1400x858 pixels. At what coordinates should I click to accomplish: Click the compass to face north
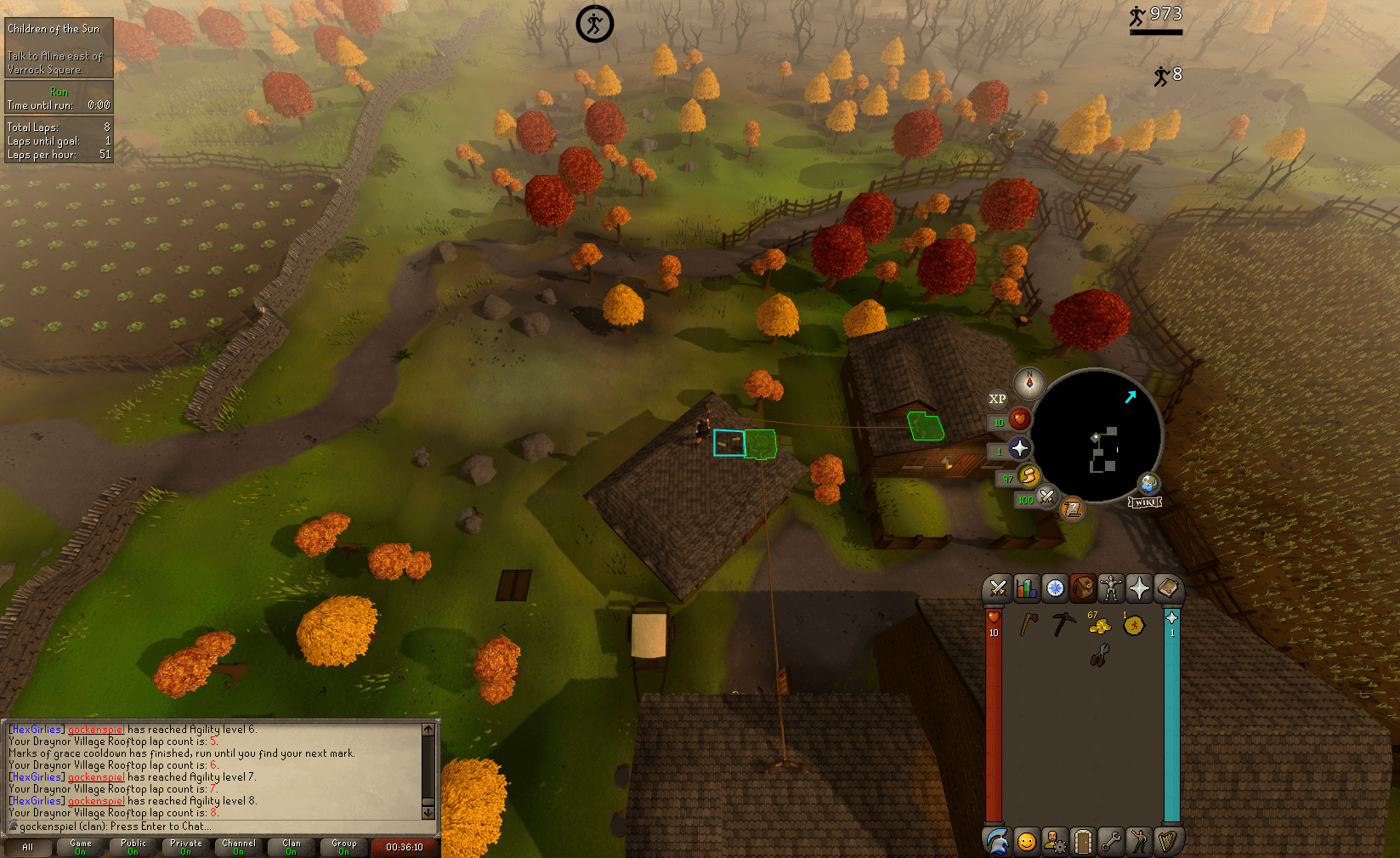(x=1029, y=384)
